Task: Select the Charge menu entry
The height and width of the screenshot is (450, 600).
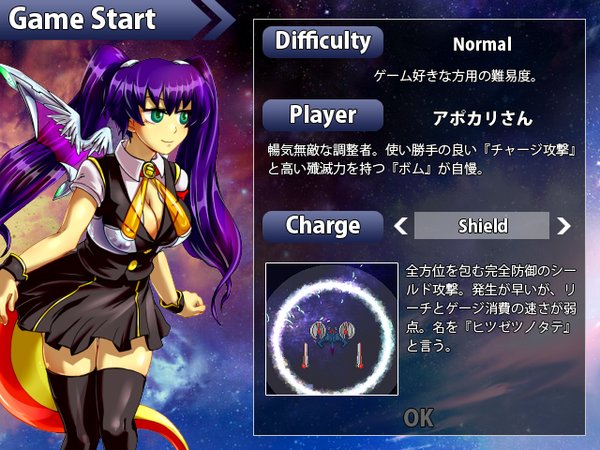Action: coord(322,226)
